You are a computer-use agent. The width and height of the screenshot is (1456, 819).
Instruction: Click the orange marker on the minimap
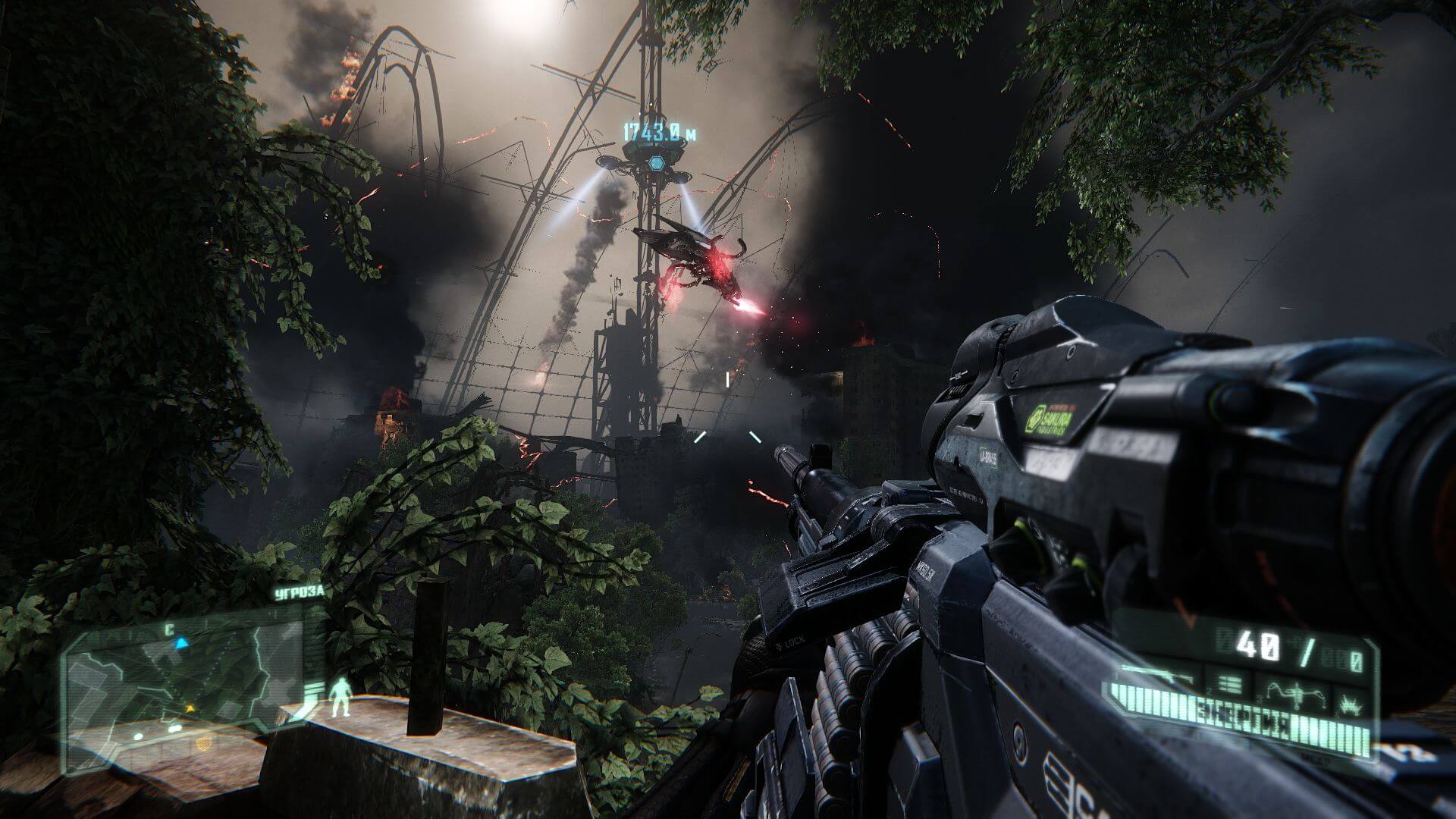point(190,708)
